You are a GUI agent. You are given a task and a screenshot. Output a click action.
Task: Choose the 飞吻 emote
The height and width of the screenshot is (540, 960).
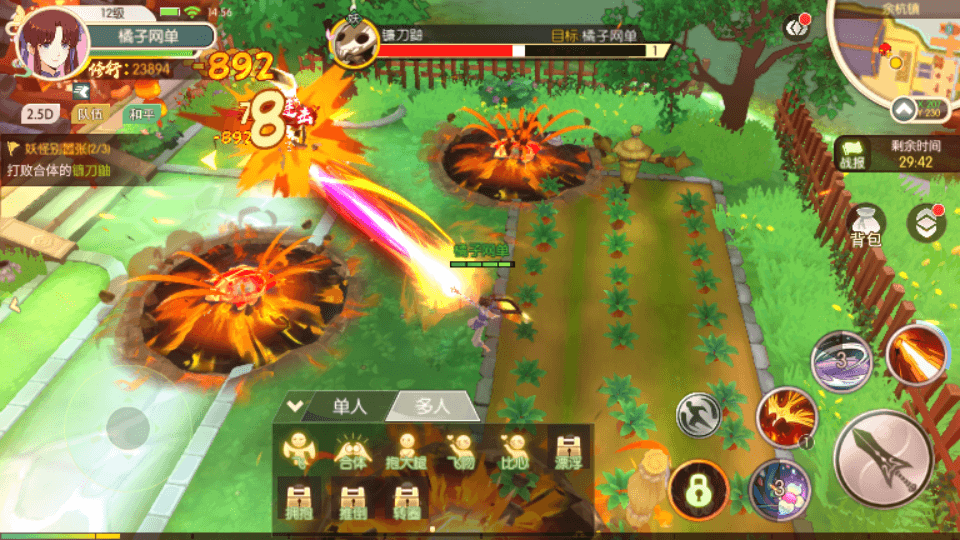459,451
